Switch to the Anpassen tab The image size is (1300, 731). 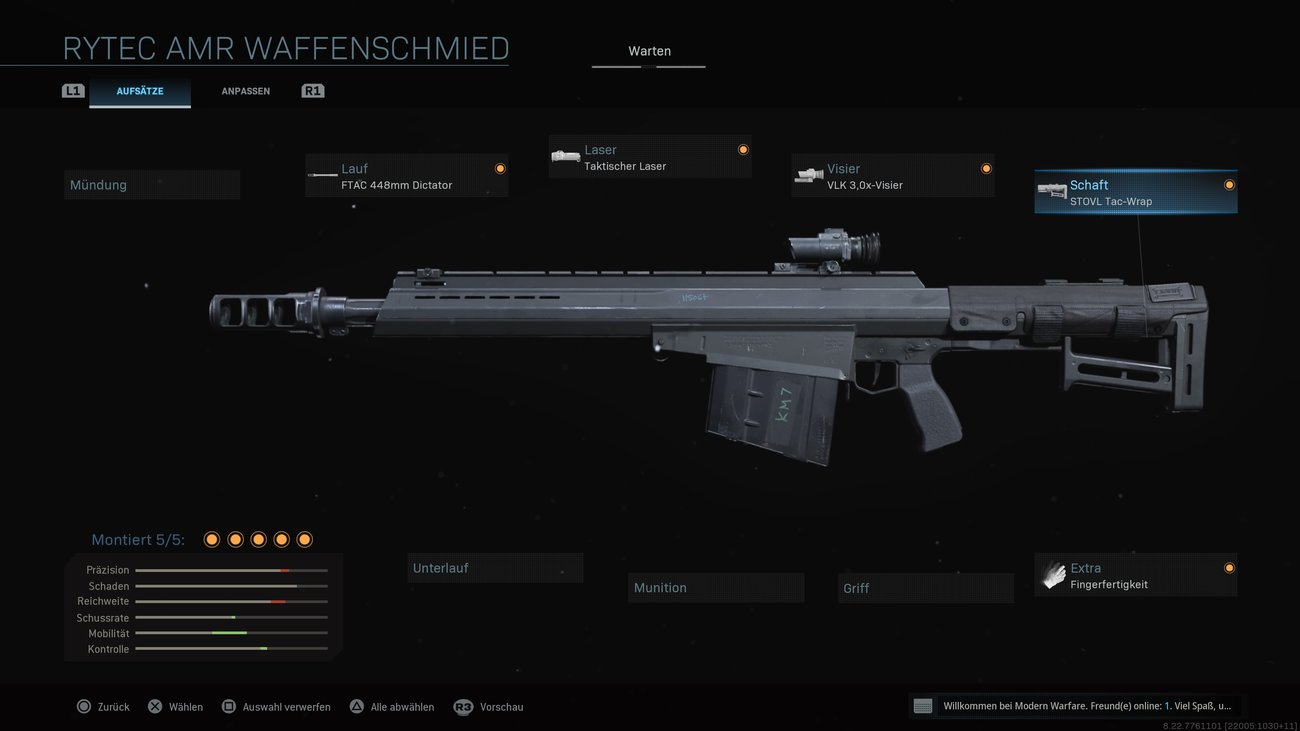(x=245, y=90)
